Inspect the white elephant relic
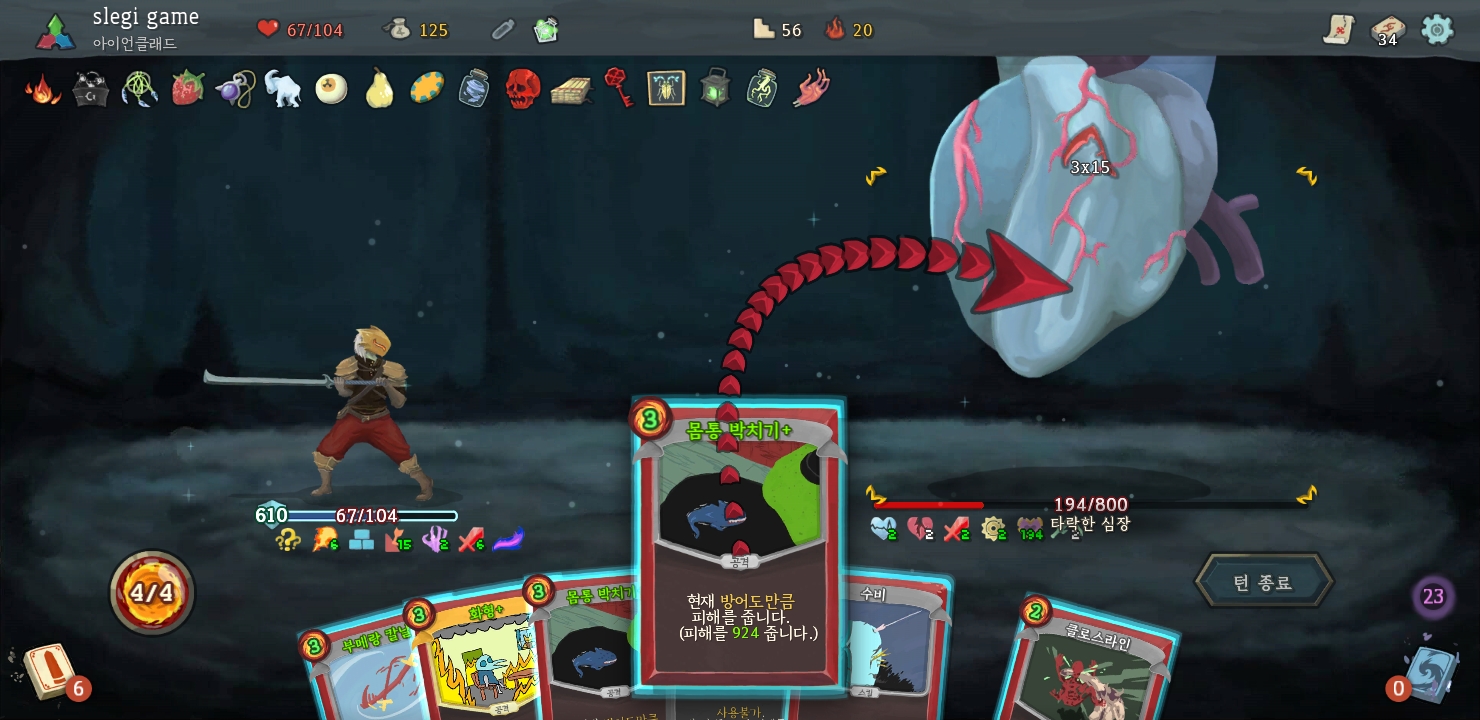The width and height of the screenshot is (1480, 720). (x=283, y=88)
